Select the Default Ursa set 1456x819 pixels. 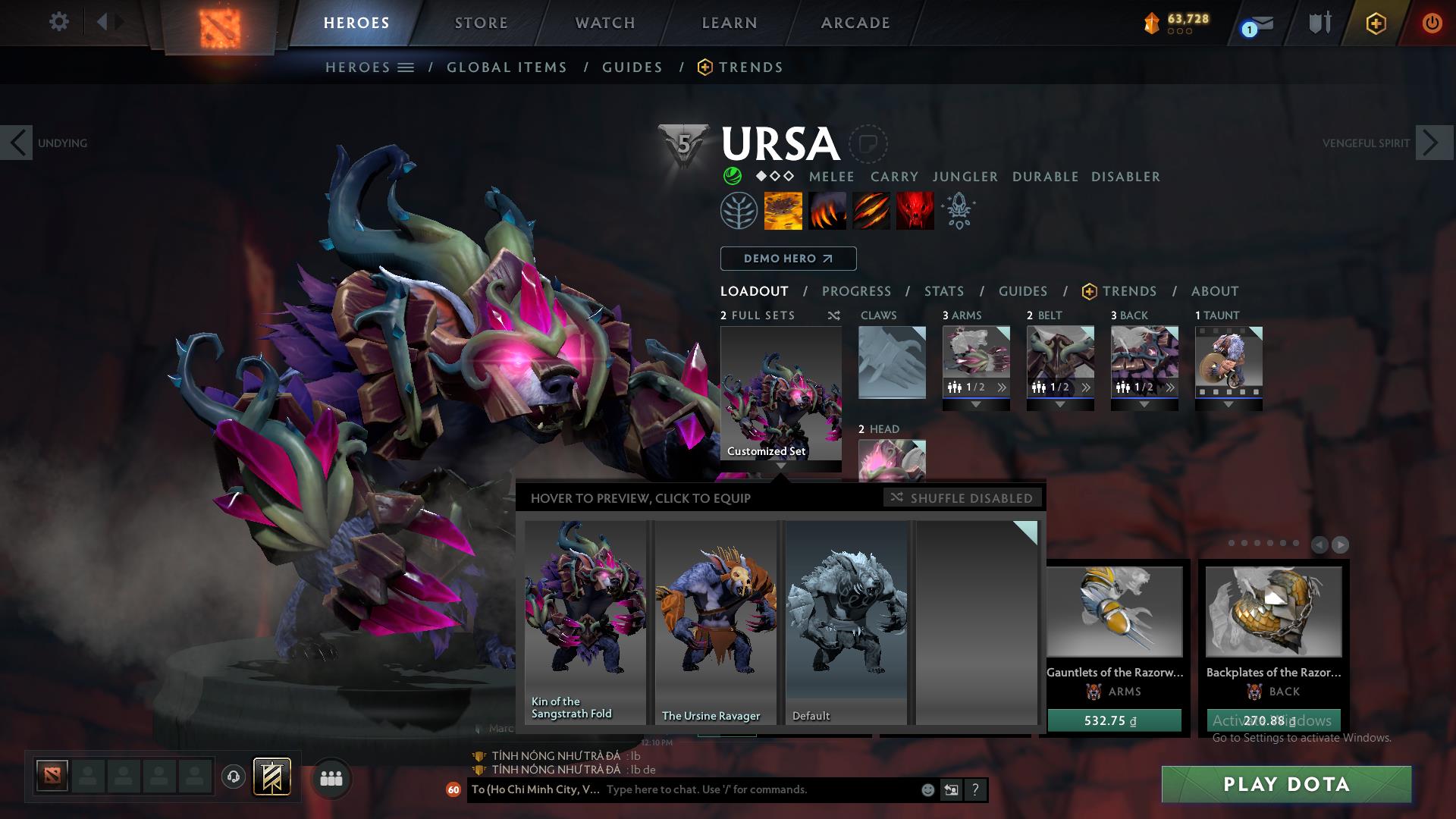pyautogui.click(x=846, y=622)
